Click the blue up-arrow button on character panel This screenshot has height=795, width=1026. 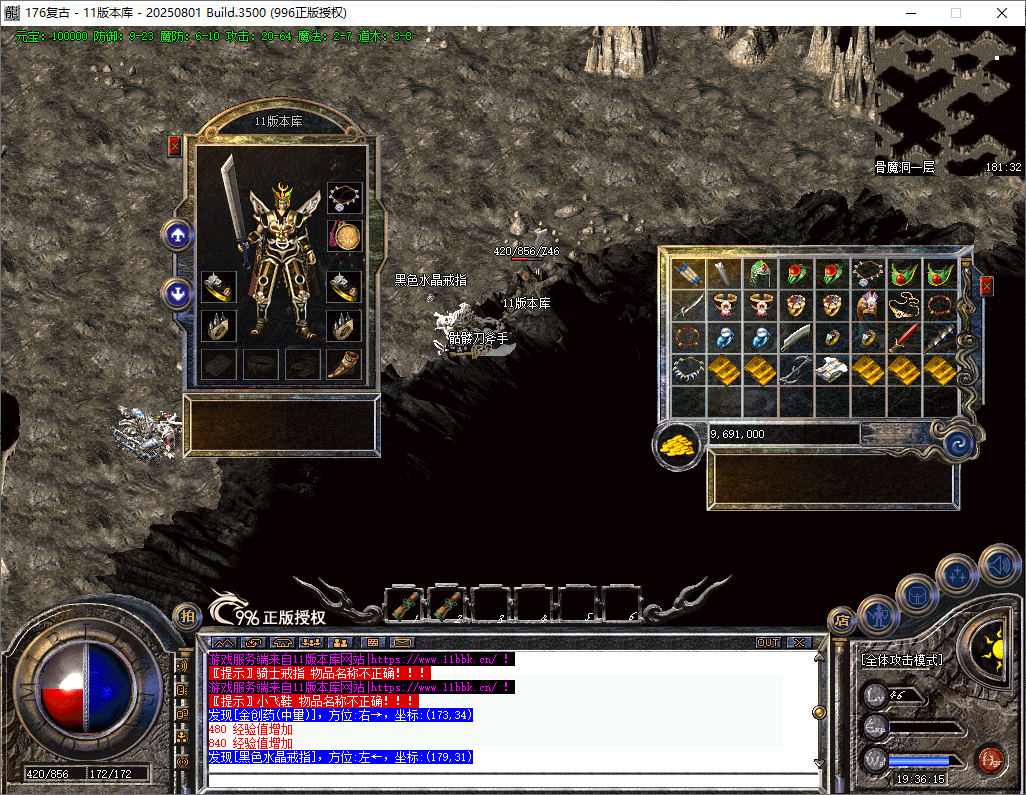(178, 236)
